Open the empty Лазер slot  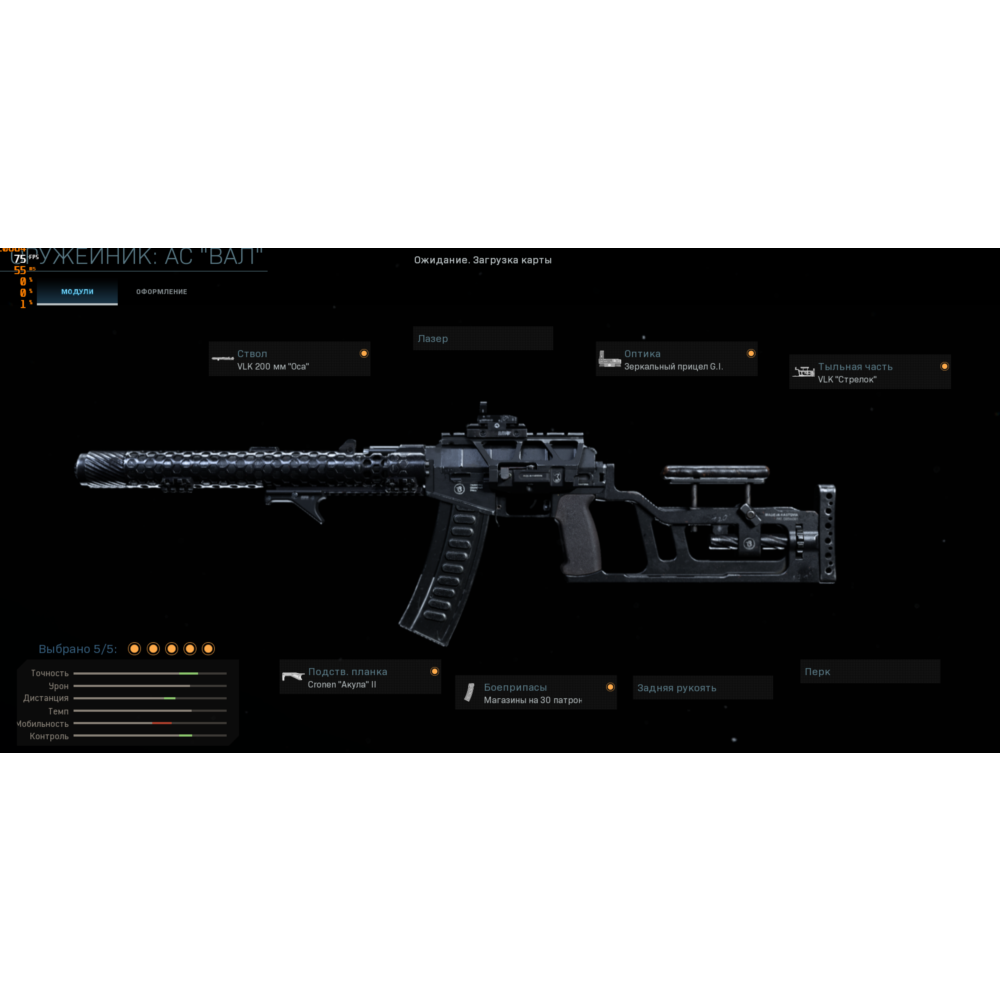pos(483,339)
